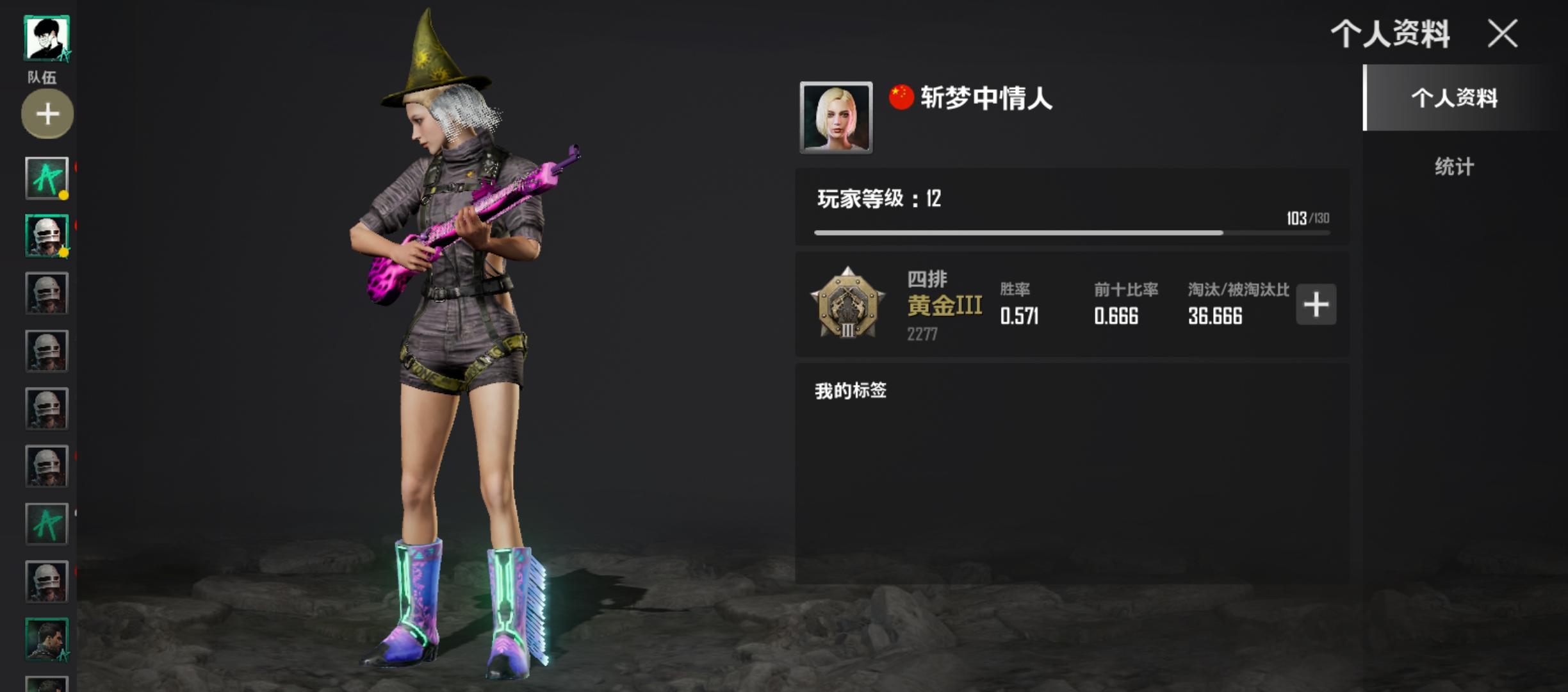Click the faded helmet avatar in the roster

(x=47, y=349)
